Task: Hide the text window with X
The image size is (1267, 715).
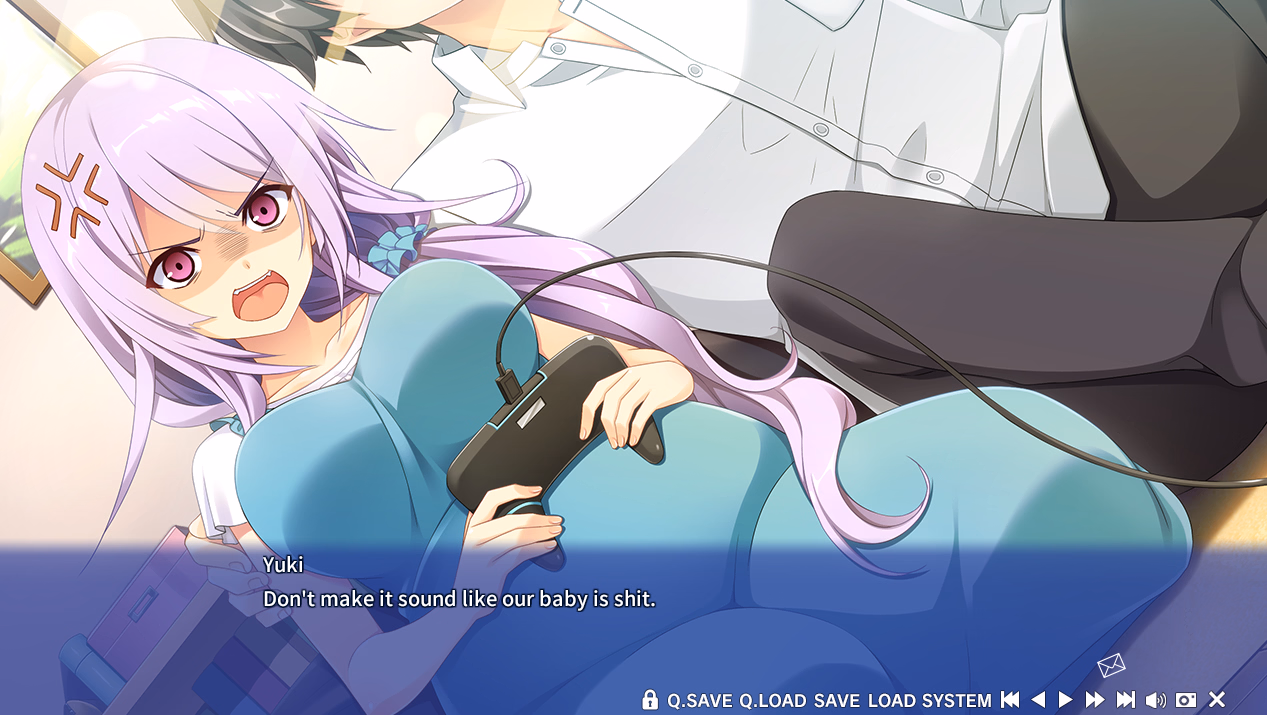Action: point(1217,700)
